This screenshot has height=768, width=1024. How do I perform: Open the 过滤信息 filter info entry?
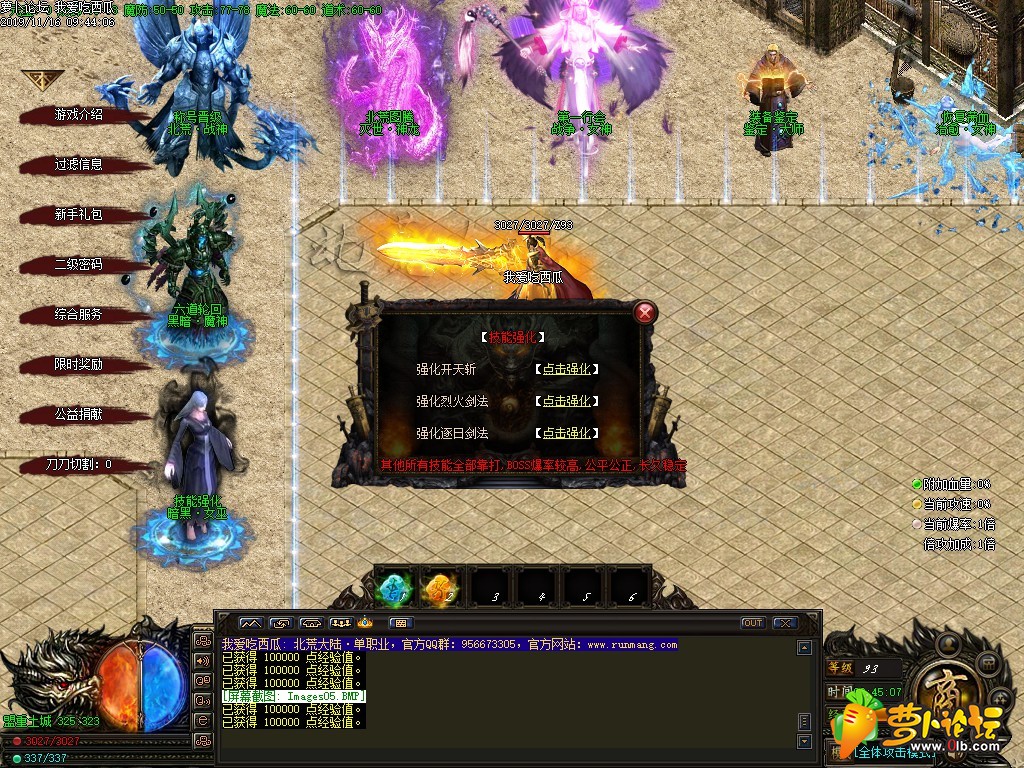click(78, 165)
